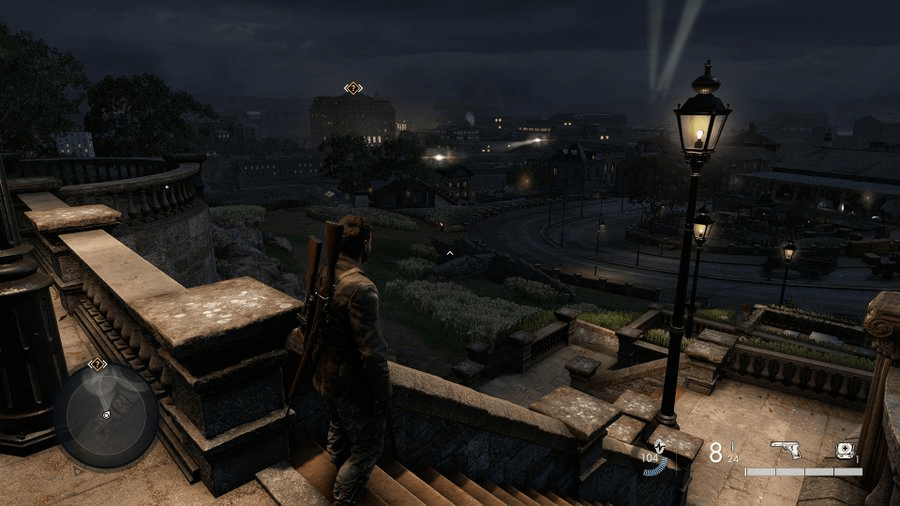Click the objective marker above the distant building
This screenshot has height=506, width=900.
pos(352,88)
